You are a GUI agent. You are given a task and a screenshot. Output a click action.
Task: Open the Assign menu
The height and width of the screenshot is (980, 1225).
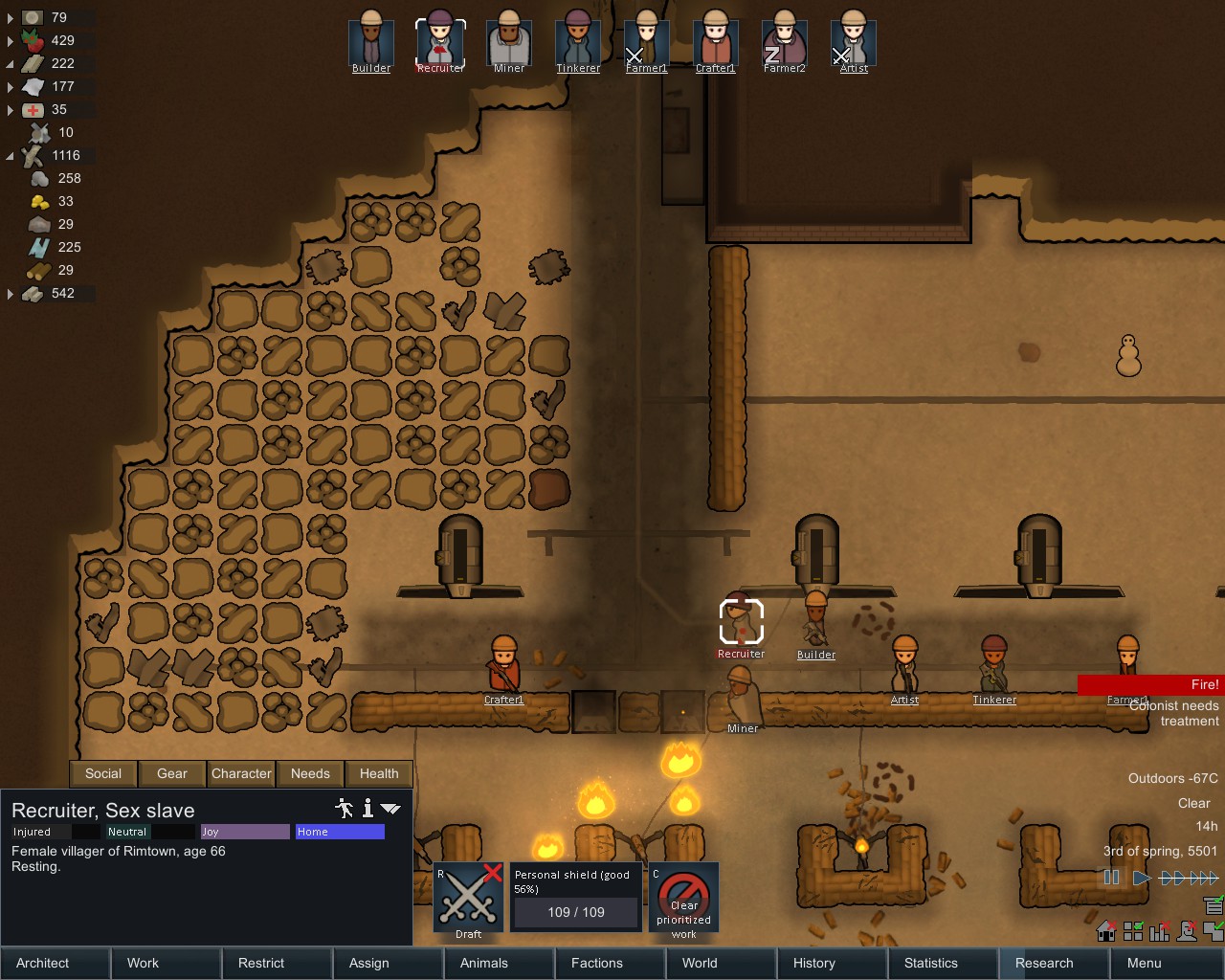pyautogui.click(x=389, y=963)
